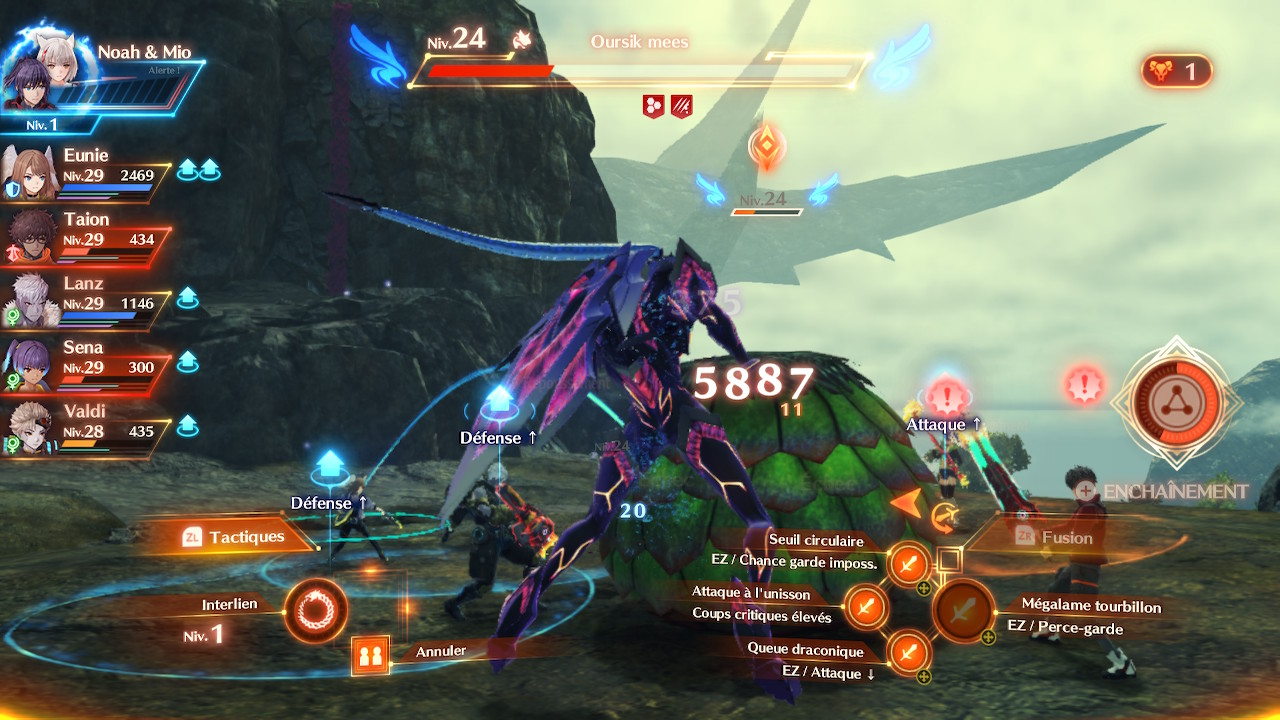This screenshot has width=1280, height=720.
Task: Select the Seuil circulaire art icon
Action: coord(907,564)
